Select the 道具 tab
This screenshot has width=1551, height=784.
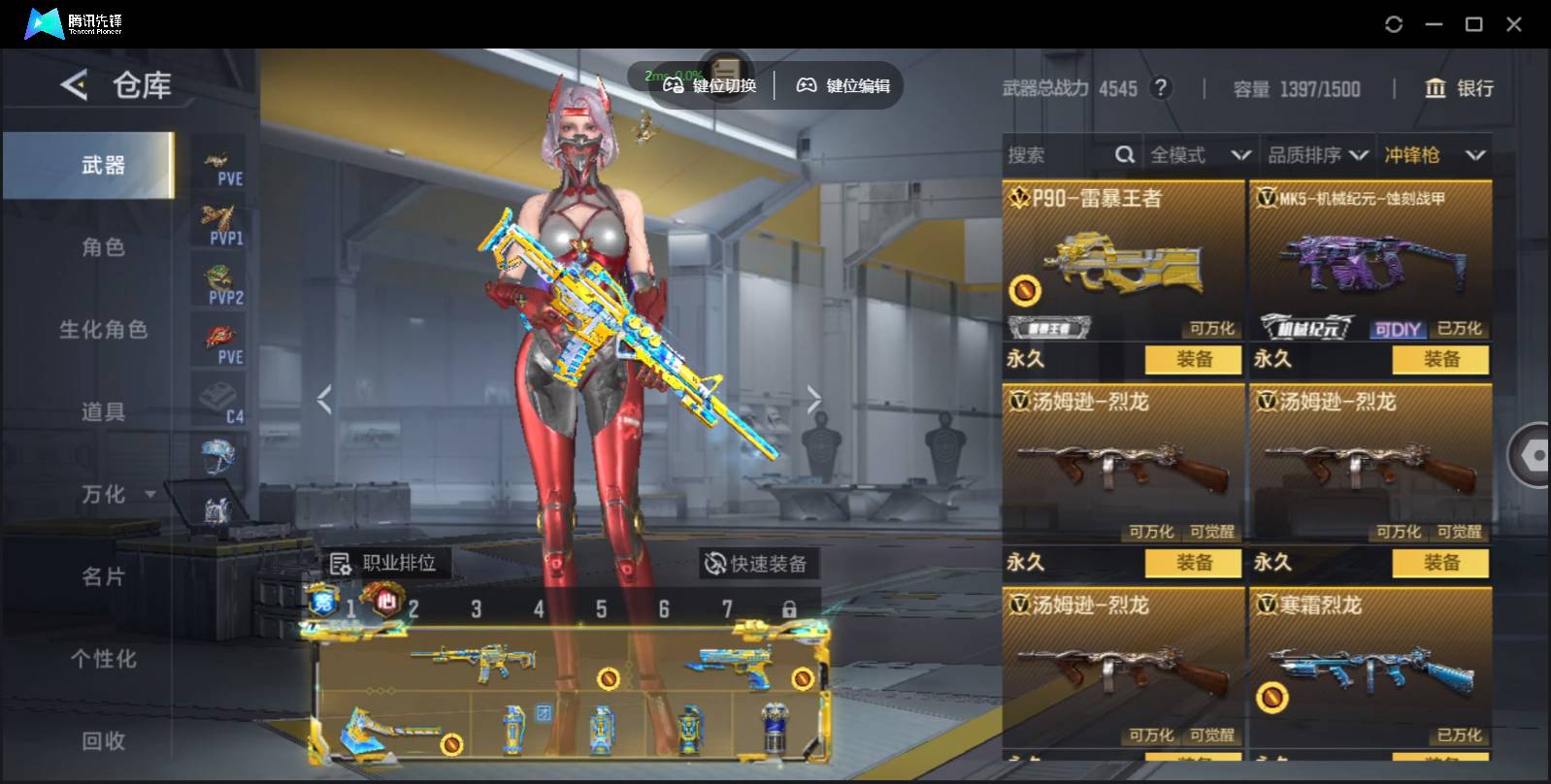103,412
